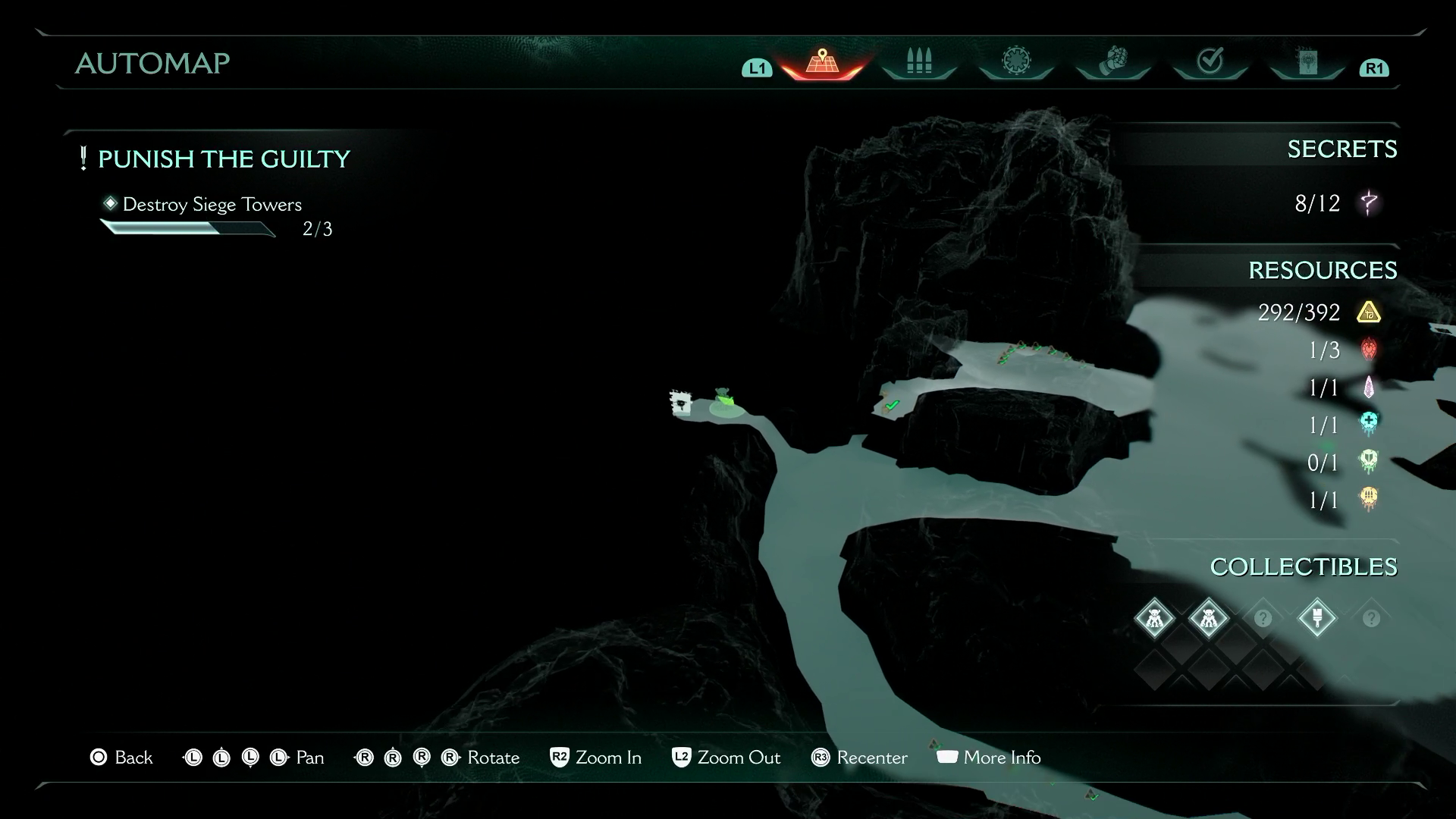Select the first toy figurine collectible
This screenshot has width=1456, height=819.
pyautogui.click(x=1153, y=618)
